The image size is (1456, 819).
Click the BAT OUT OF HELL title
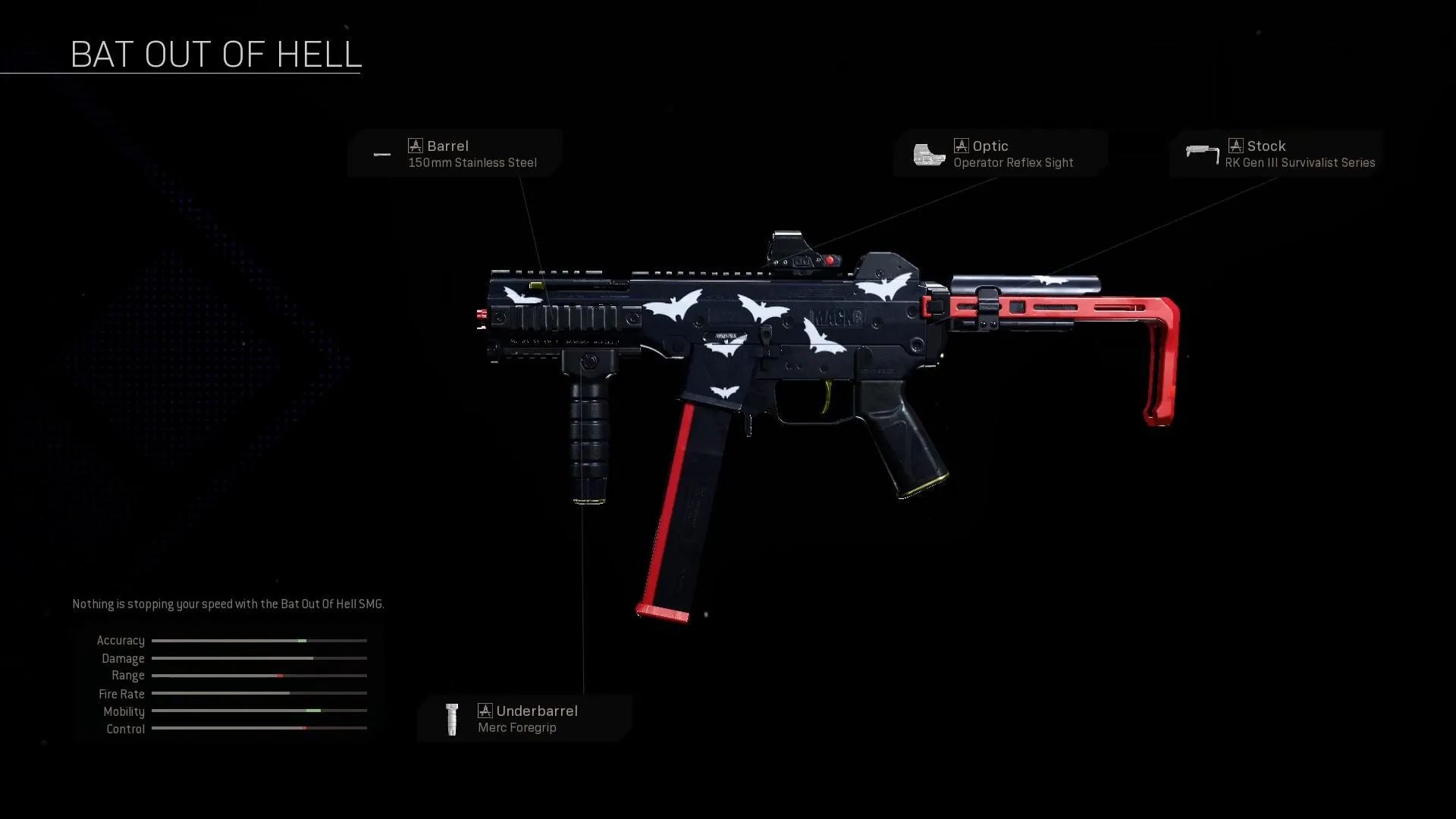point(216,53)
